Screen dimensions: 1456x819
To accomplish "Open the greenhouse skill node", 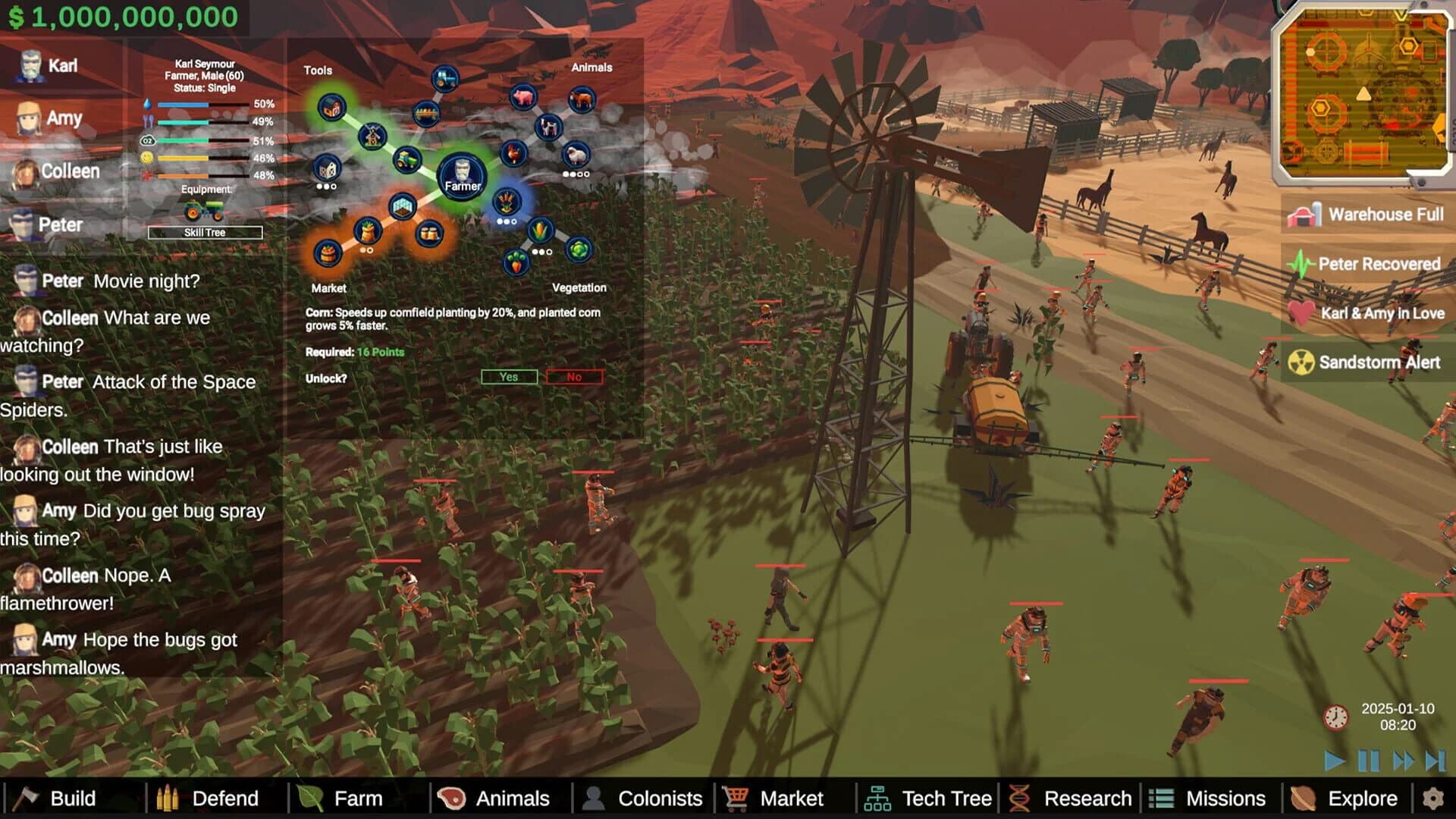I will 402,209.
